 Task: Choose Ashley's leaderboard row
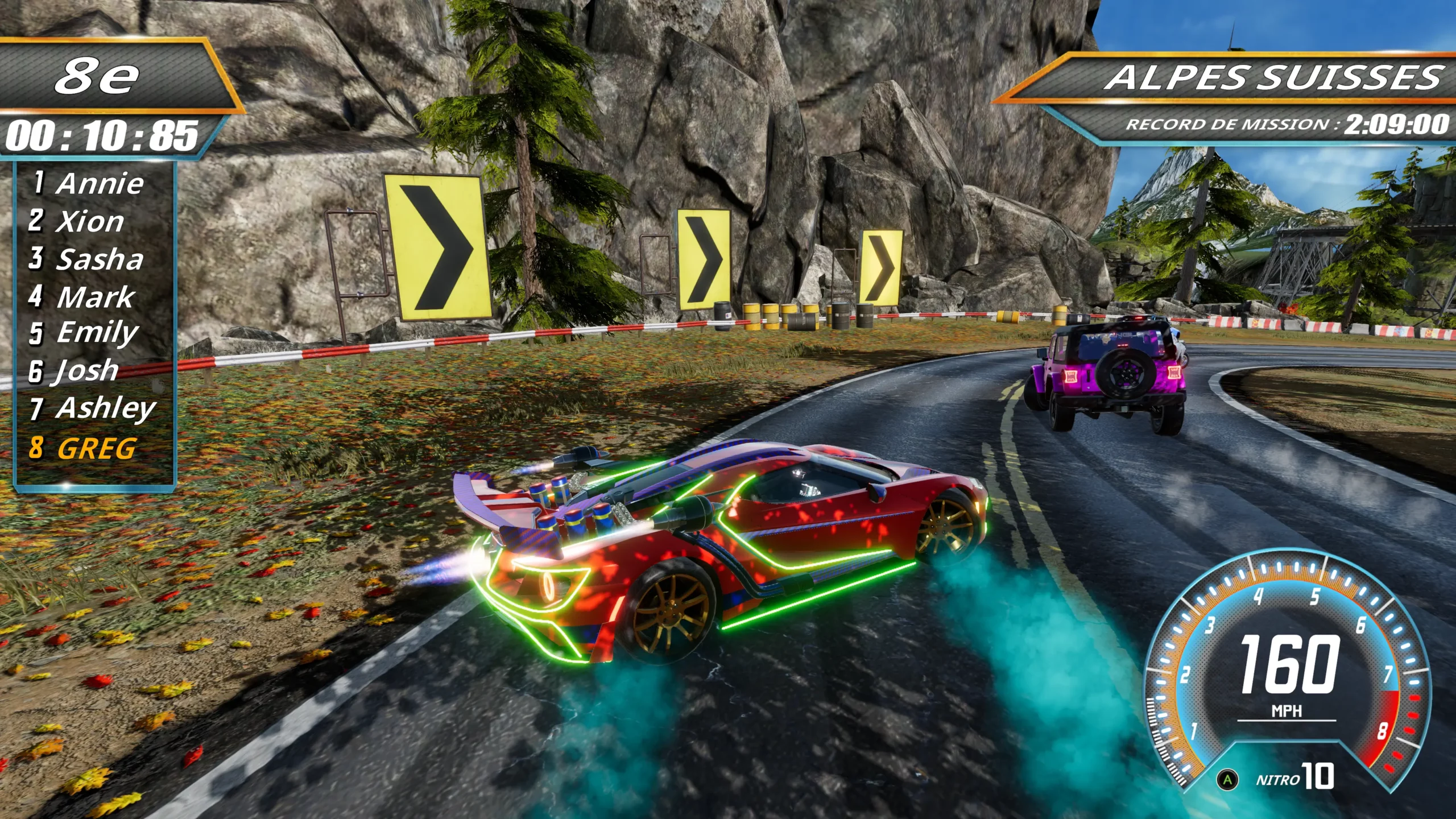(93, 409)
